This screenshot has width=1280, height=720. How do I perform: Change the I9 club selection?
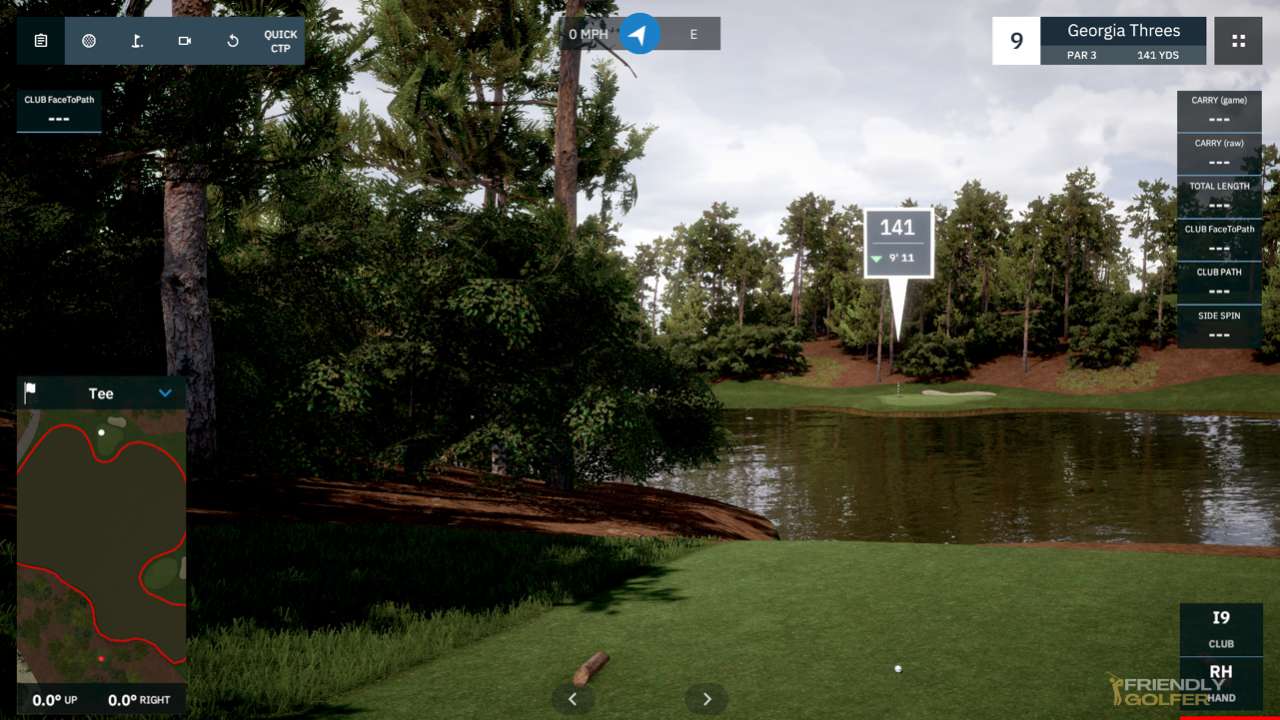(x=1221, y=628)
